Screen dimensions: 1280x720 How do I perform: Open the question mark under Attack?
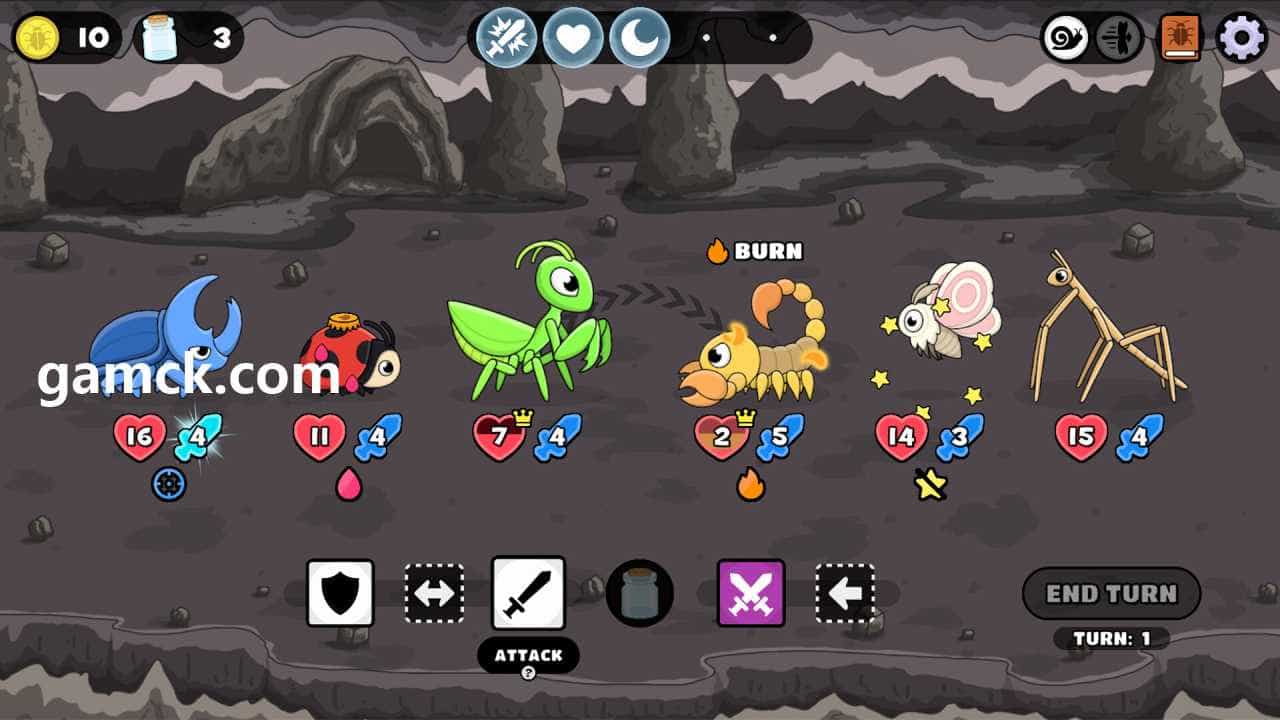click(x=528, y=673)
